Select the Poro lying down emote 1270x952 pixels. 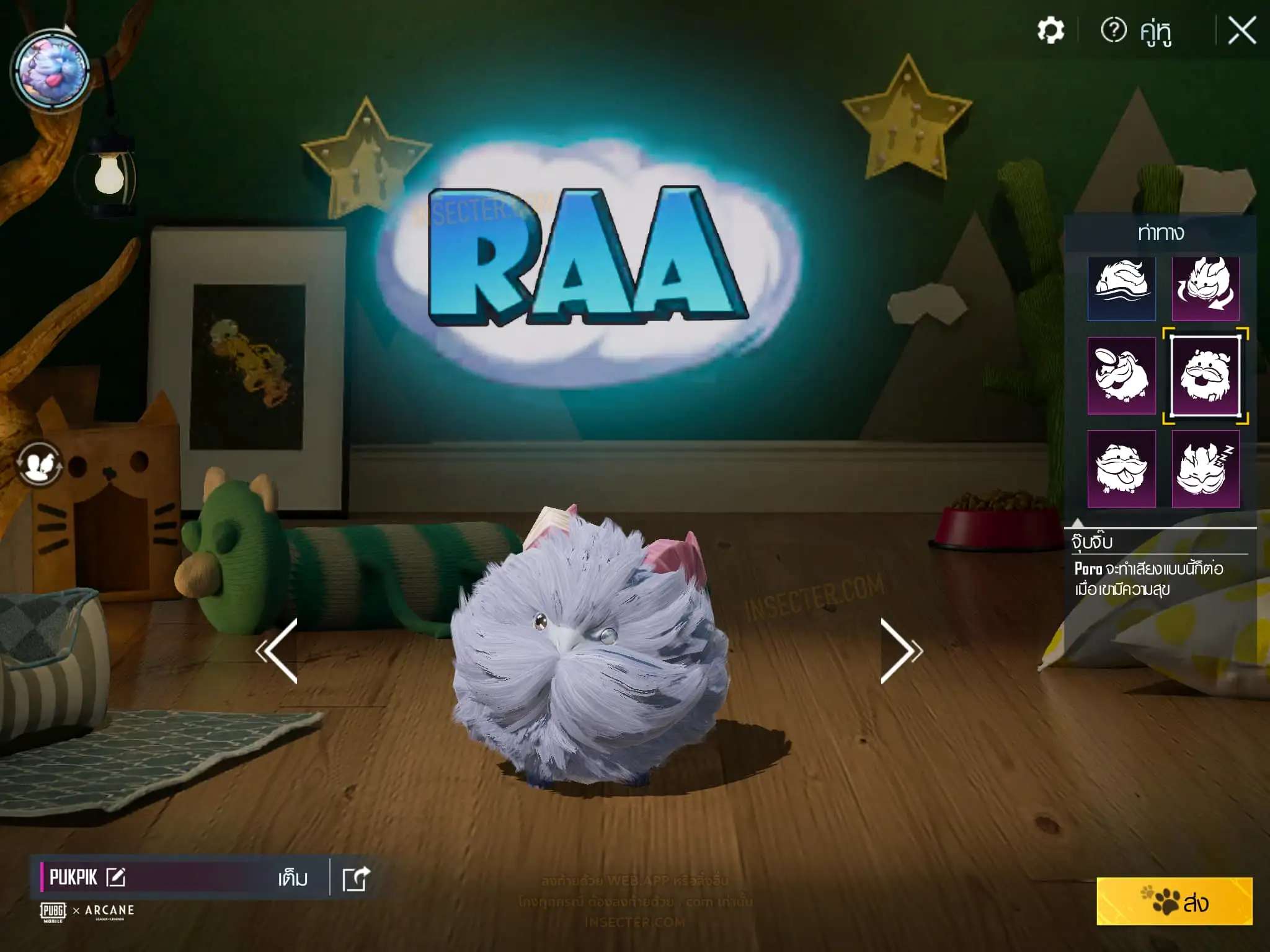pyautogui.click(x=1121, y=288)
